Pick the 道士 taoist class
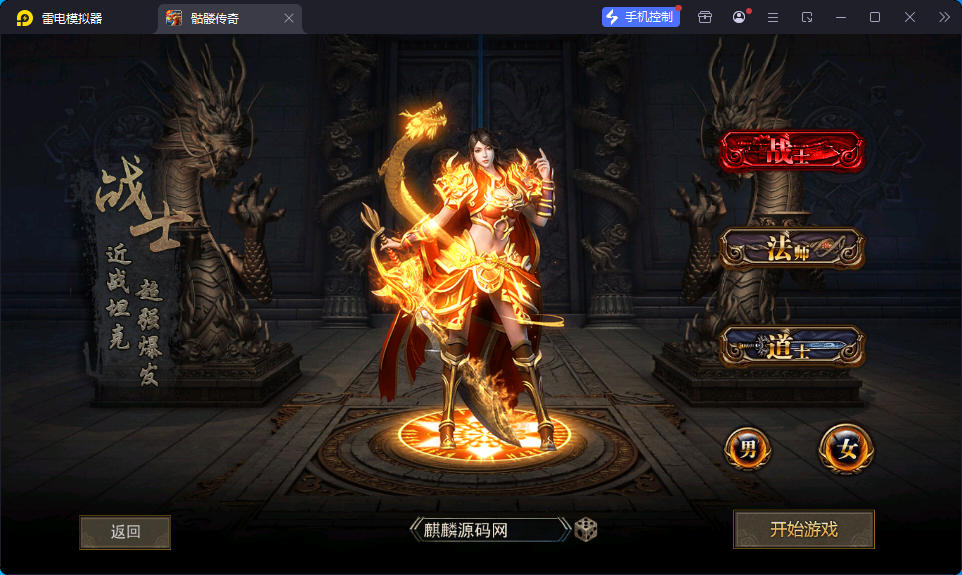 pyautogui.click(x=791, y=346)
